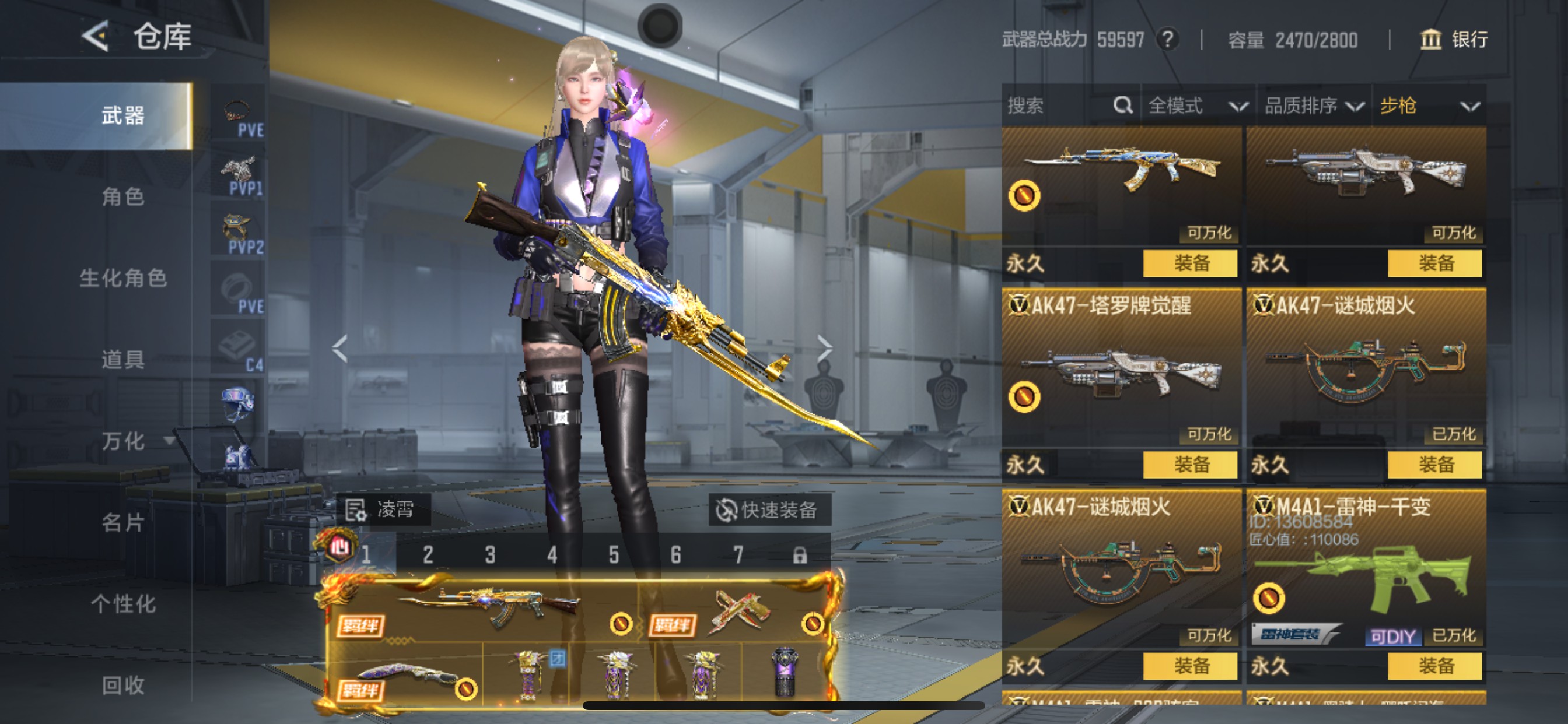Viewport: 1568px width, 724px height.
Task: Open the 品质排序 sort dropdown
Action: click(1313, 106)
